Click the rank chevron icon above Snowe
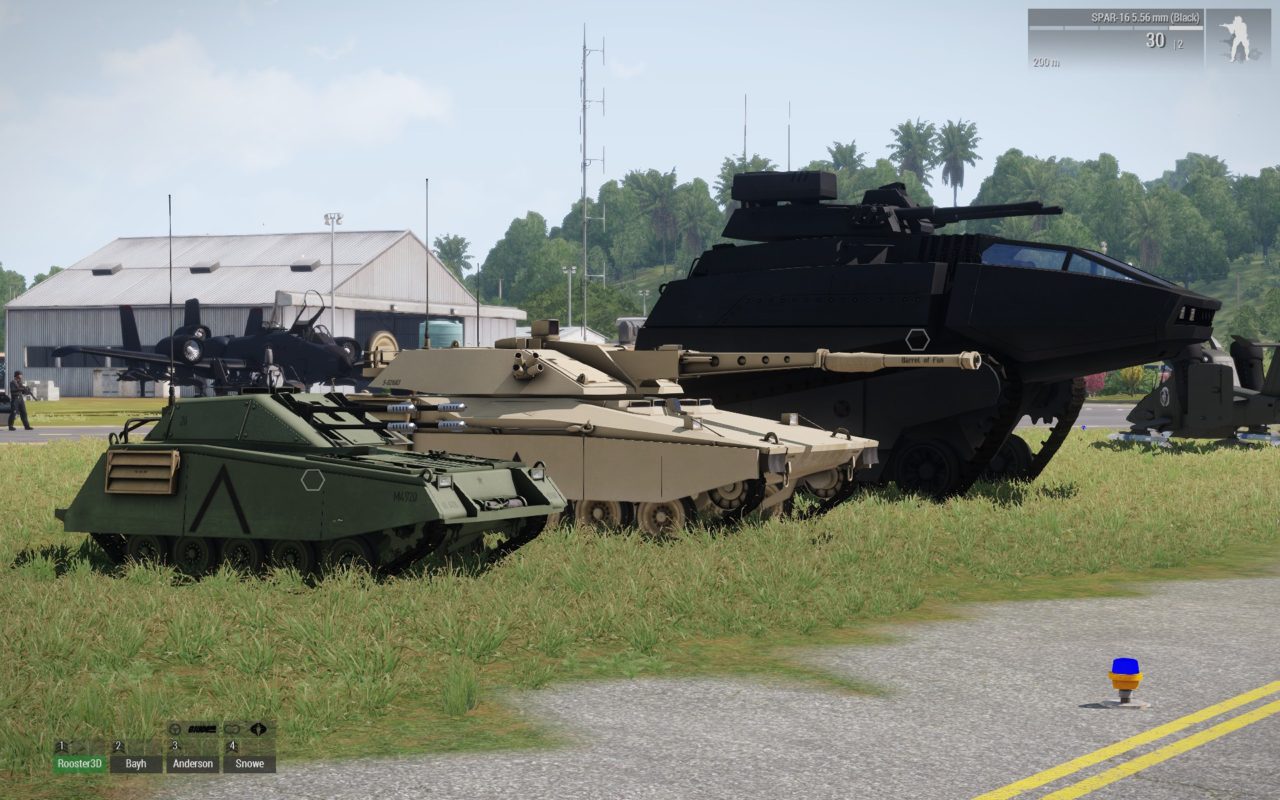This screenshot has height=800, width=1280. click(232, 748)
